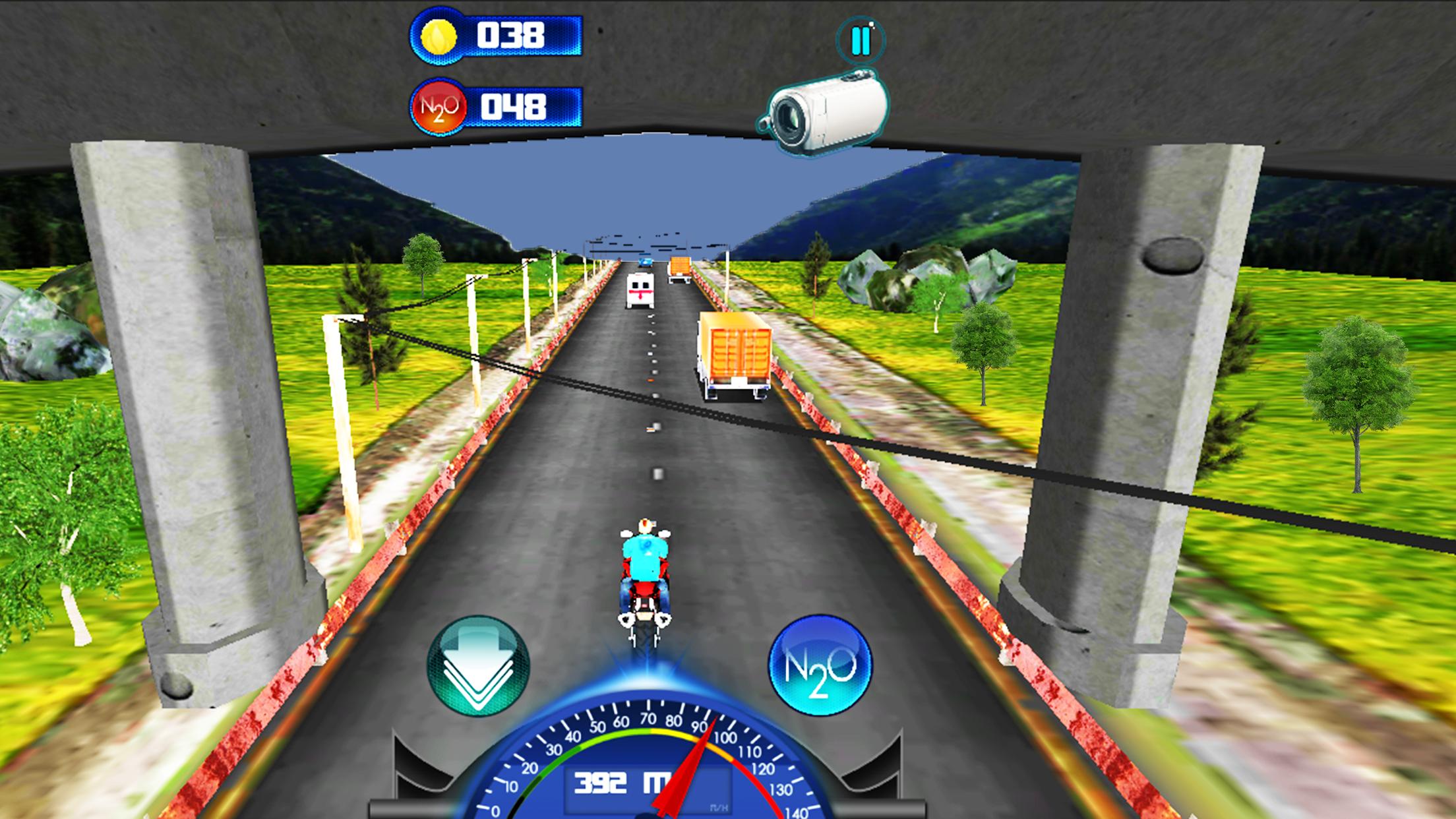Activate the blue N2O boost button
Image resolution: width=1456 pixels, height=819 pixels.
click(820, 665)
